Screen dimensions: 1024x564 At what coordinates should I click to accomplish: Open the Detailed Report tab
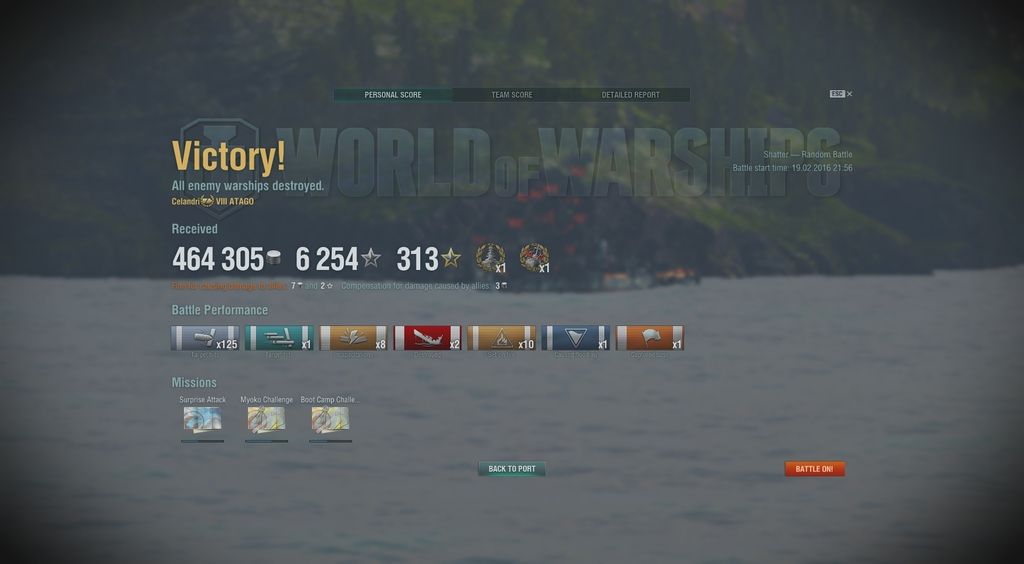pyautogui.click(x=630, y=95)
